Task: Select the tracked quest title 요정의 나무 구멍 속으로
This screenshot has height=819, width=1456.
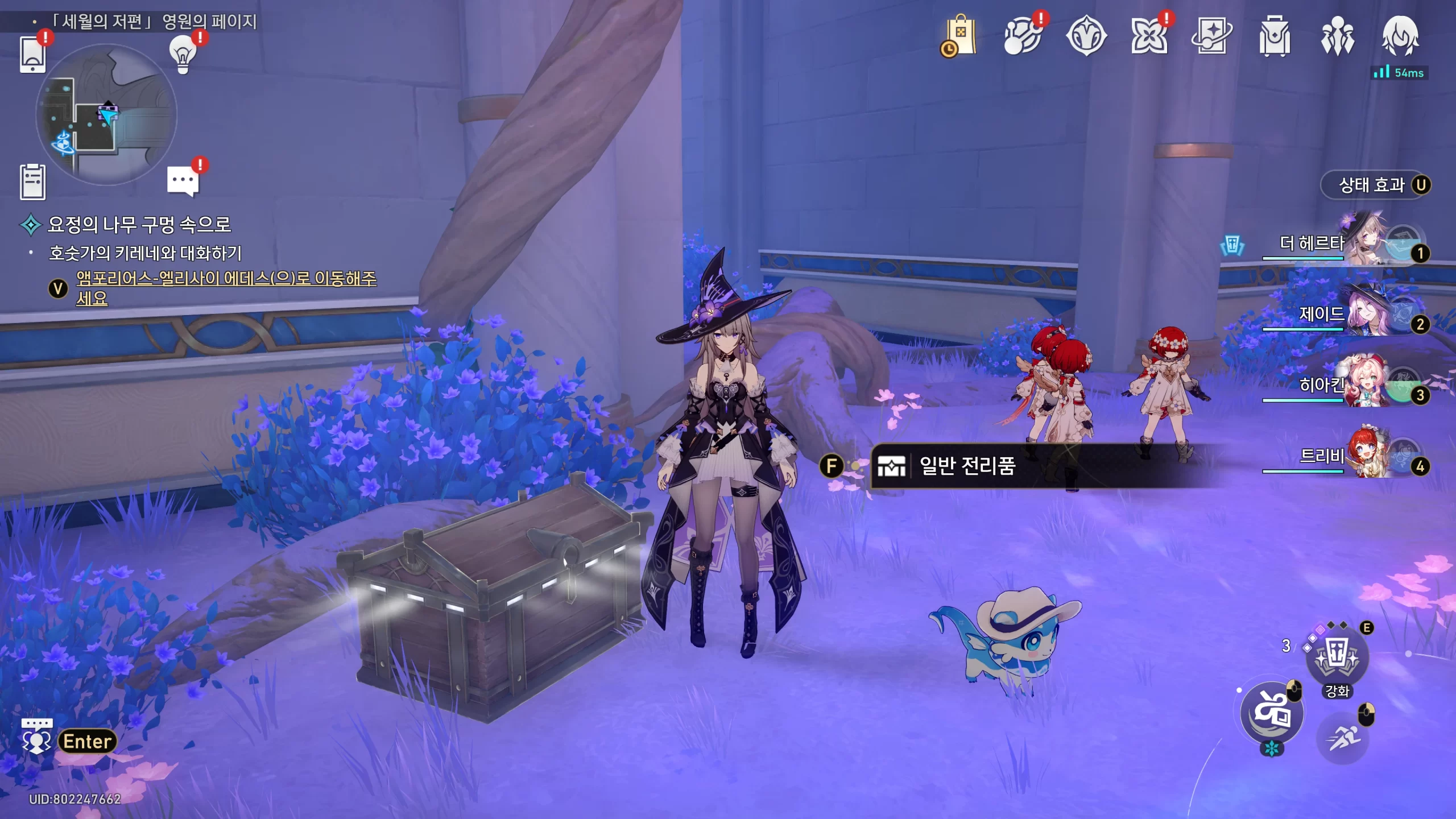Action: coord(139,225)
